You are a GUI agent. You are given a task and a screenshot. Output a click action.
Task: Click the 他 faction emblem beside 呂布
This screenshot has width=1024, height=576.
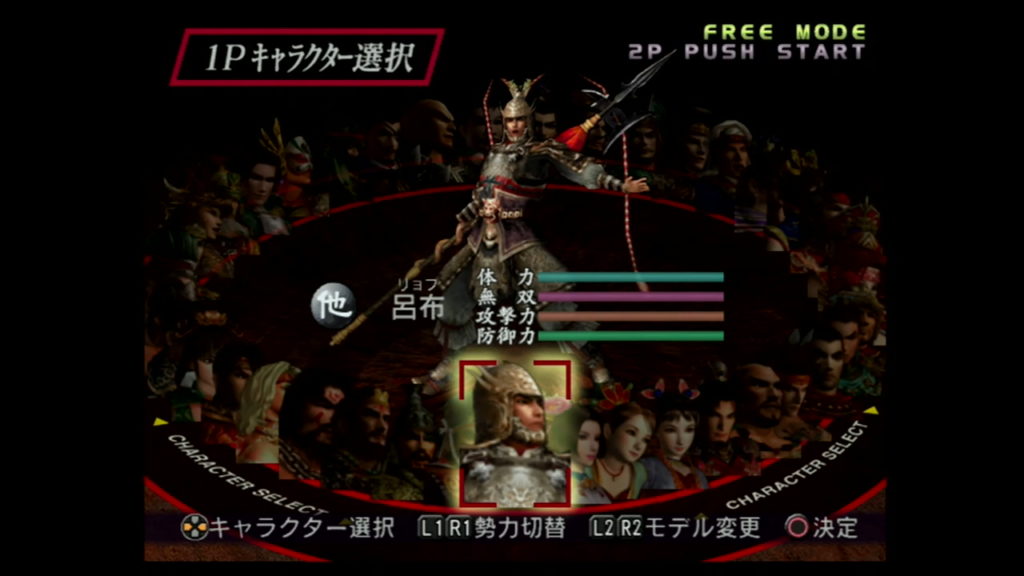(x=331, y=304)
